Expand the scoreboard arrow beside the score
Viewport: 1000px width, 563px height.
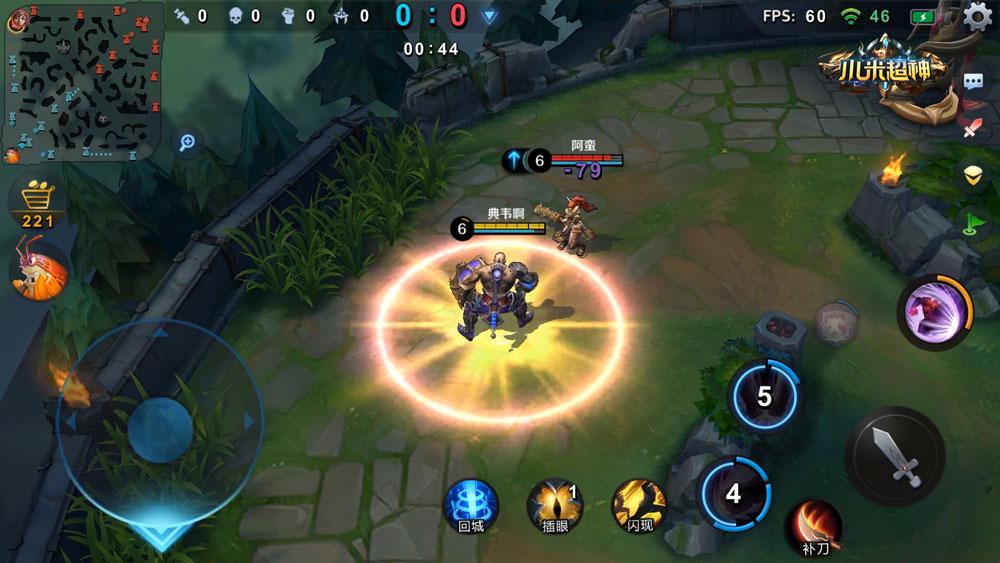coord(489,16)
